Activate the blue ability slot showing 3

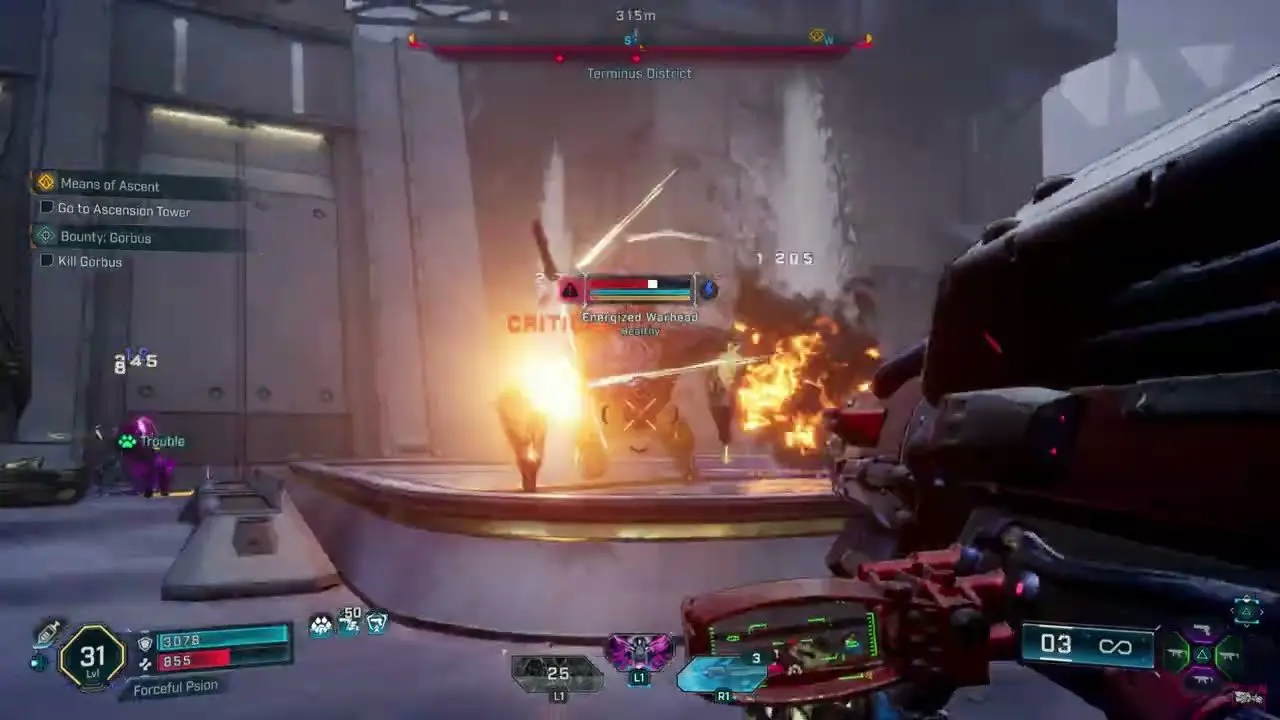click(722, 673)
